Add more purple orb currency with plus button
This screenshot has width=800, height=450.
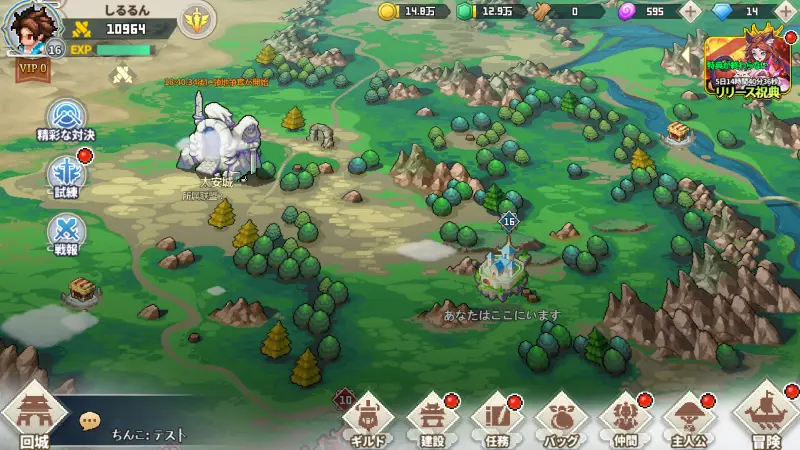690,12
